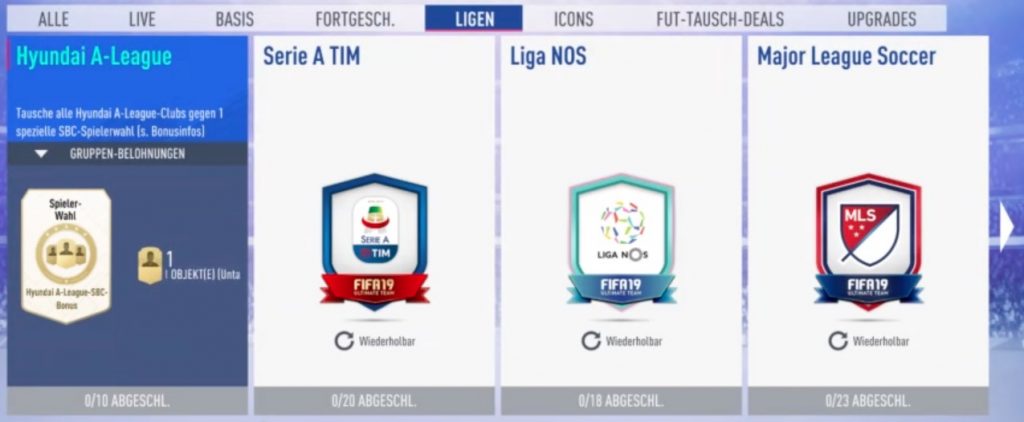Go to the UPGRADES tab
The image size is (1024, 422).
click(881, 19)
